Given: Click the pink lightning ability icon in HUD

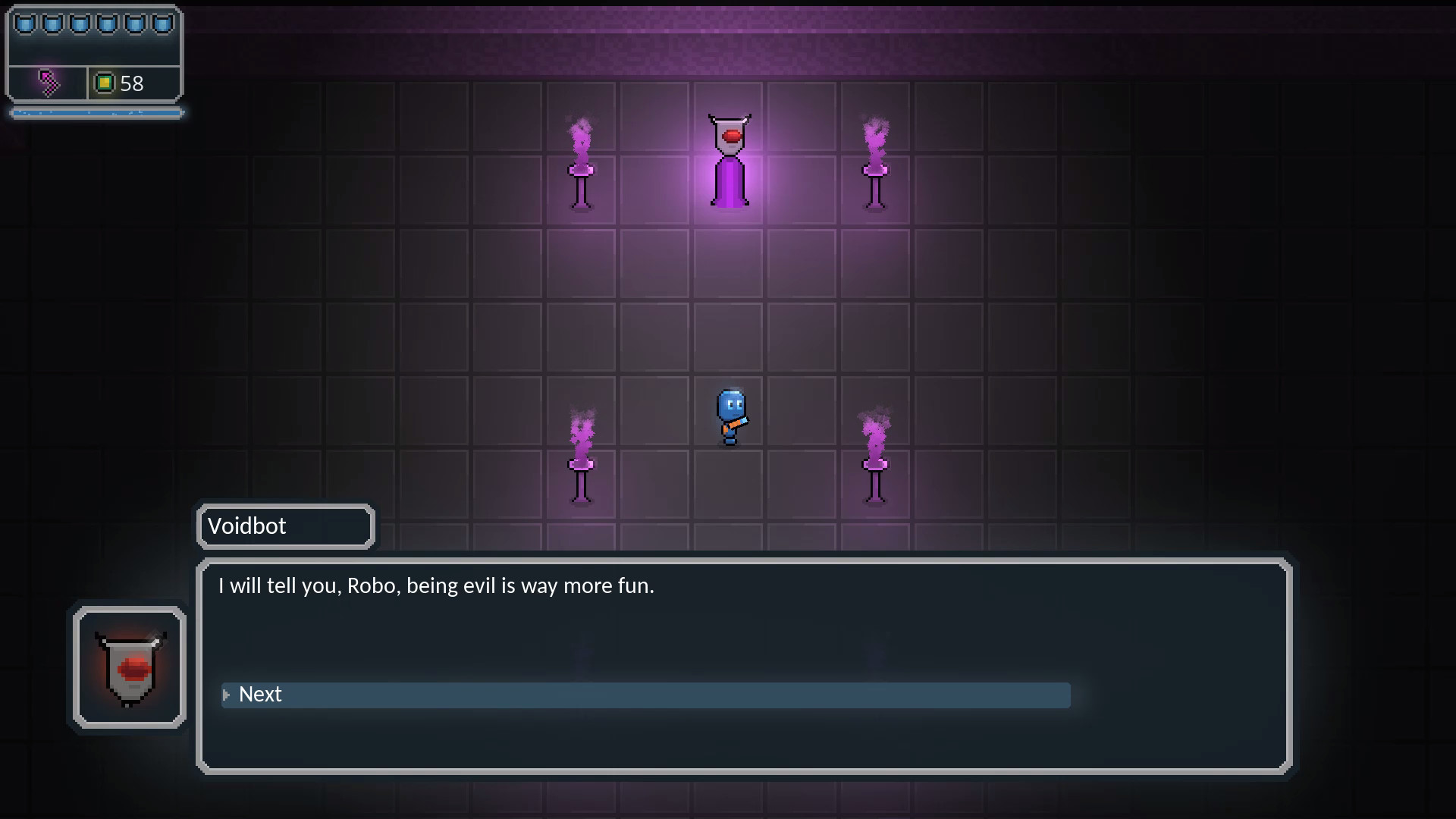Looking at the screenshot, I should click(x=47, y=83).
